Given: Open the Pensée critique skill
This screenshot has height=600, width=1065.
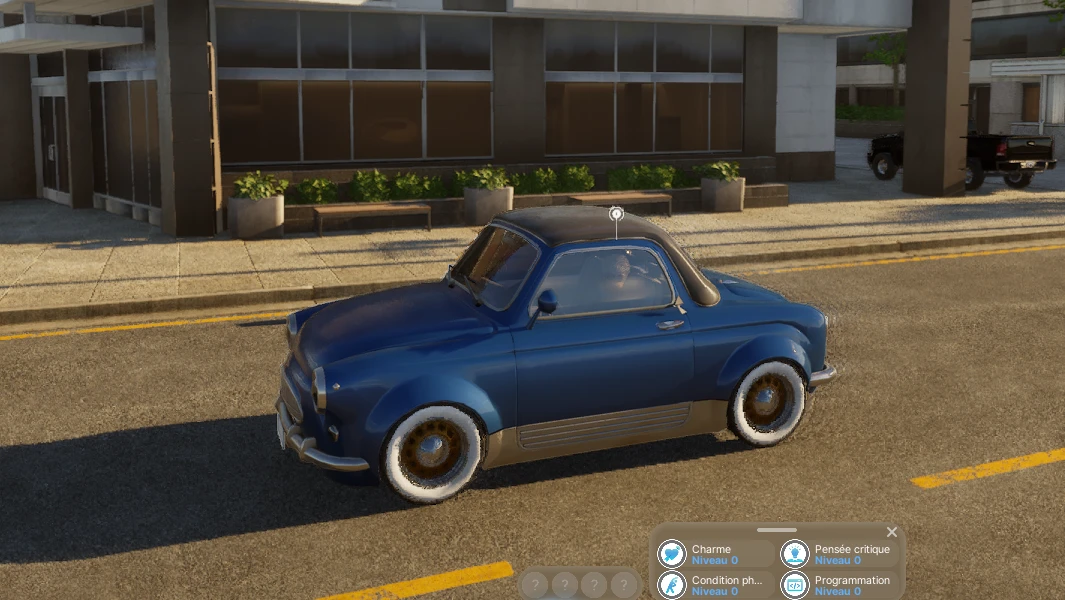Looking at the screenshot, I should tap(838, 554).
